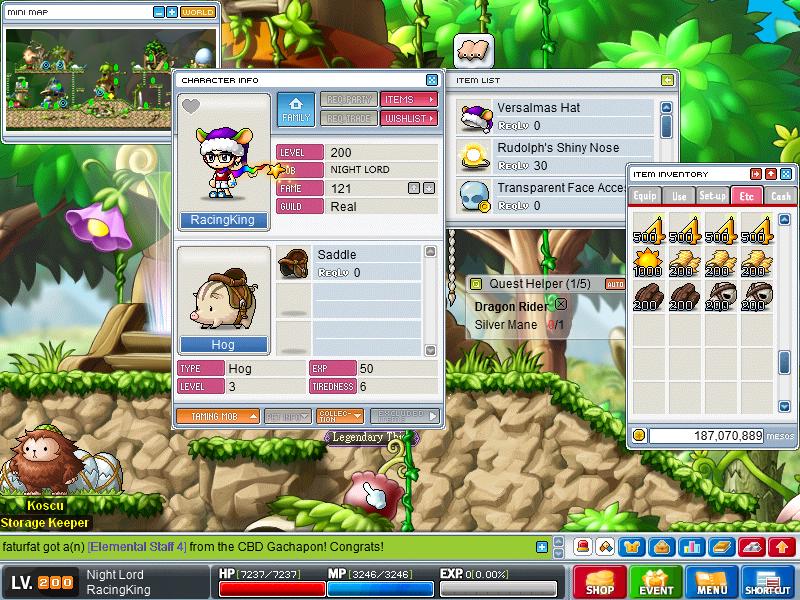
Task: Open the character's Wishlist
Action: coord(408,118)
